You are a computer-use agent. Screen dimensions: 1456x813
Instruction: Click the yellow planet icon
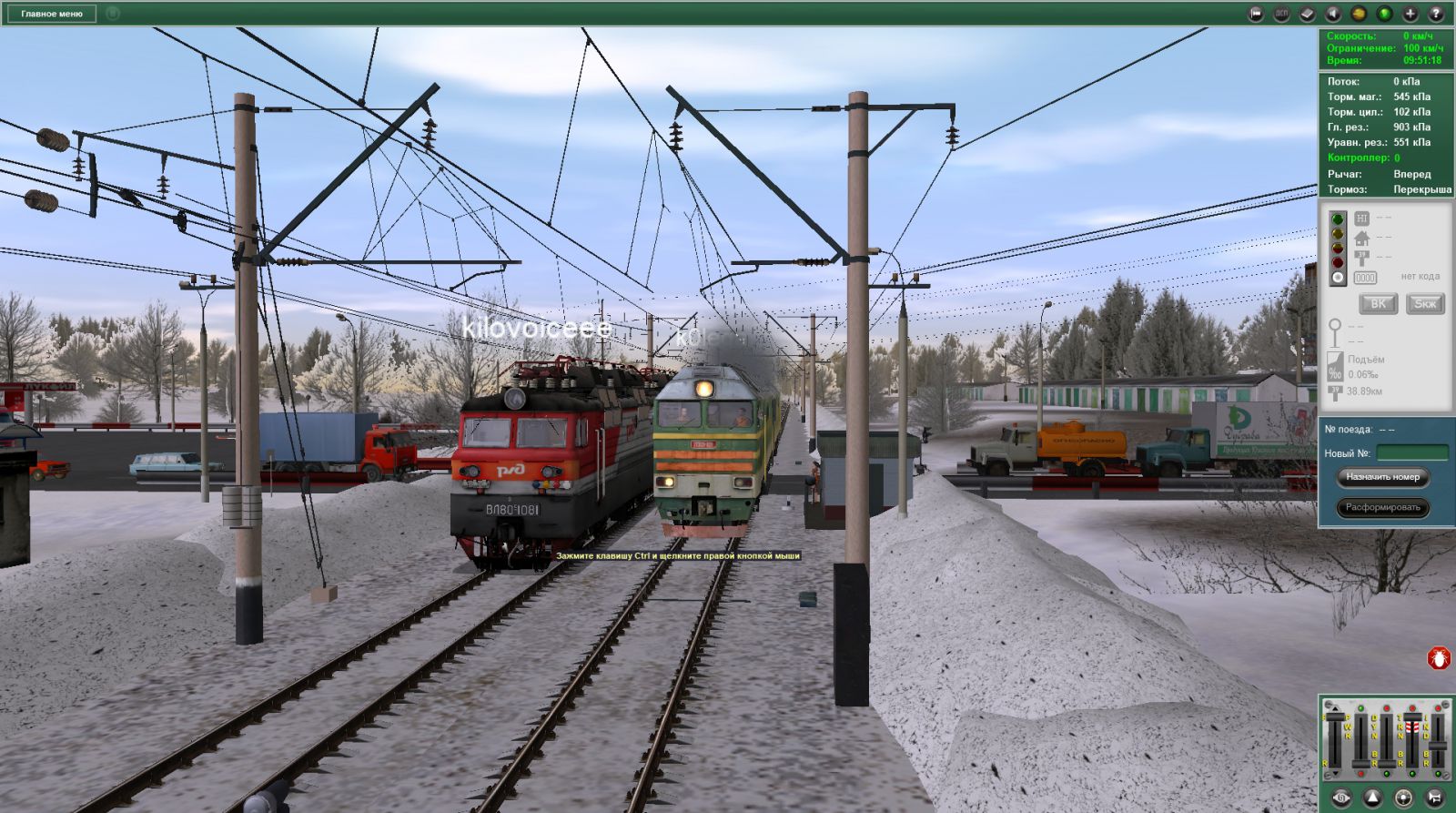click(x=1359, y=14)
